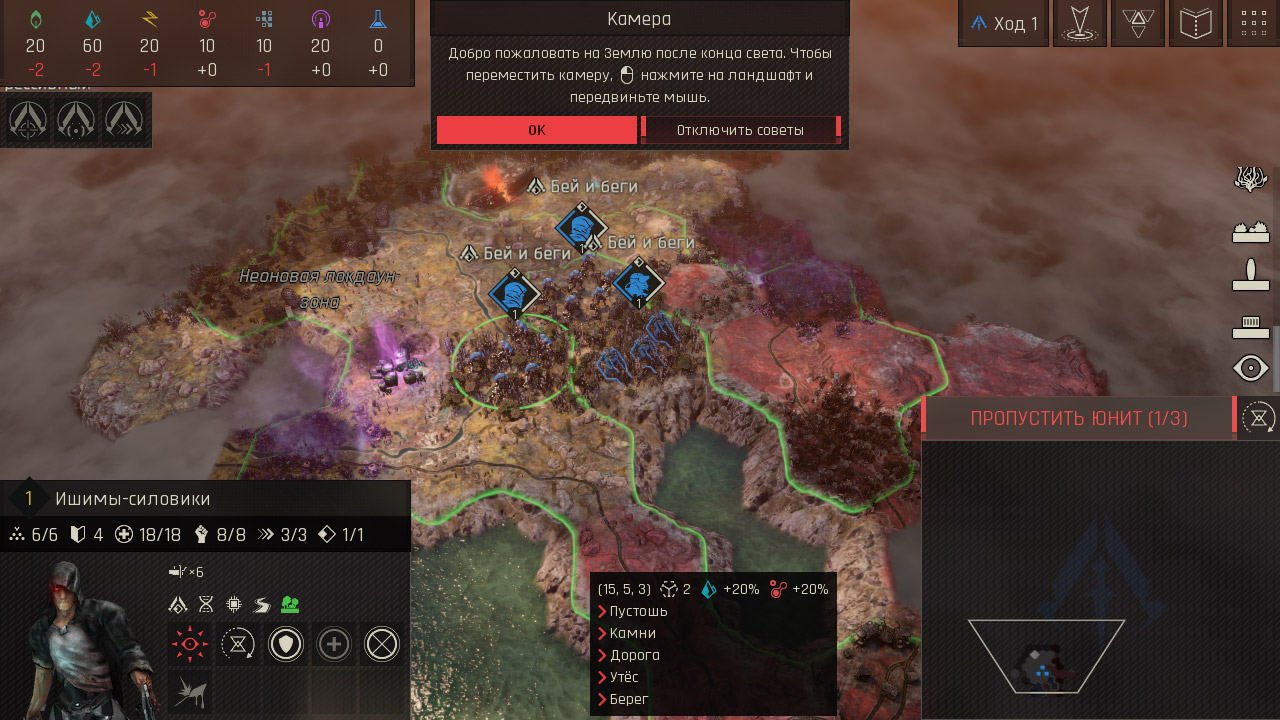Screen dimensions: 1280x720
Task: Open the dotted grid main menu
Action: [1252, 24]
